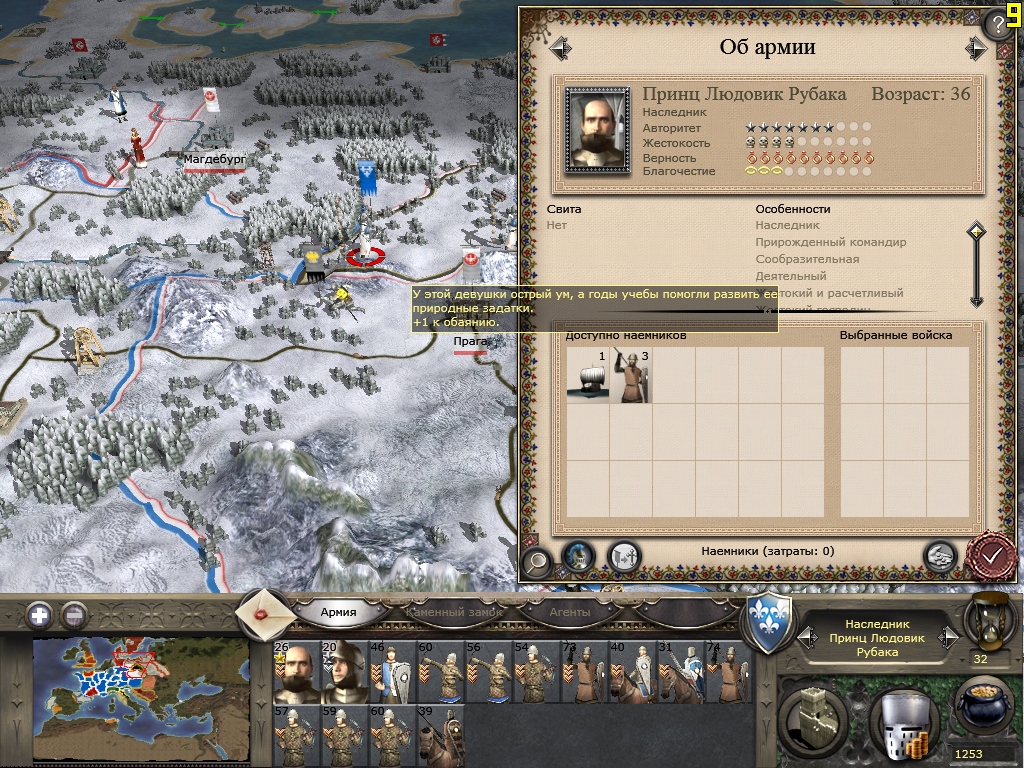Confirm with the red checkmark seal

[991, 553]
